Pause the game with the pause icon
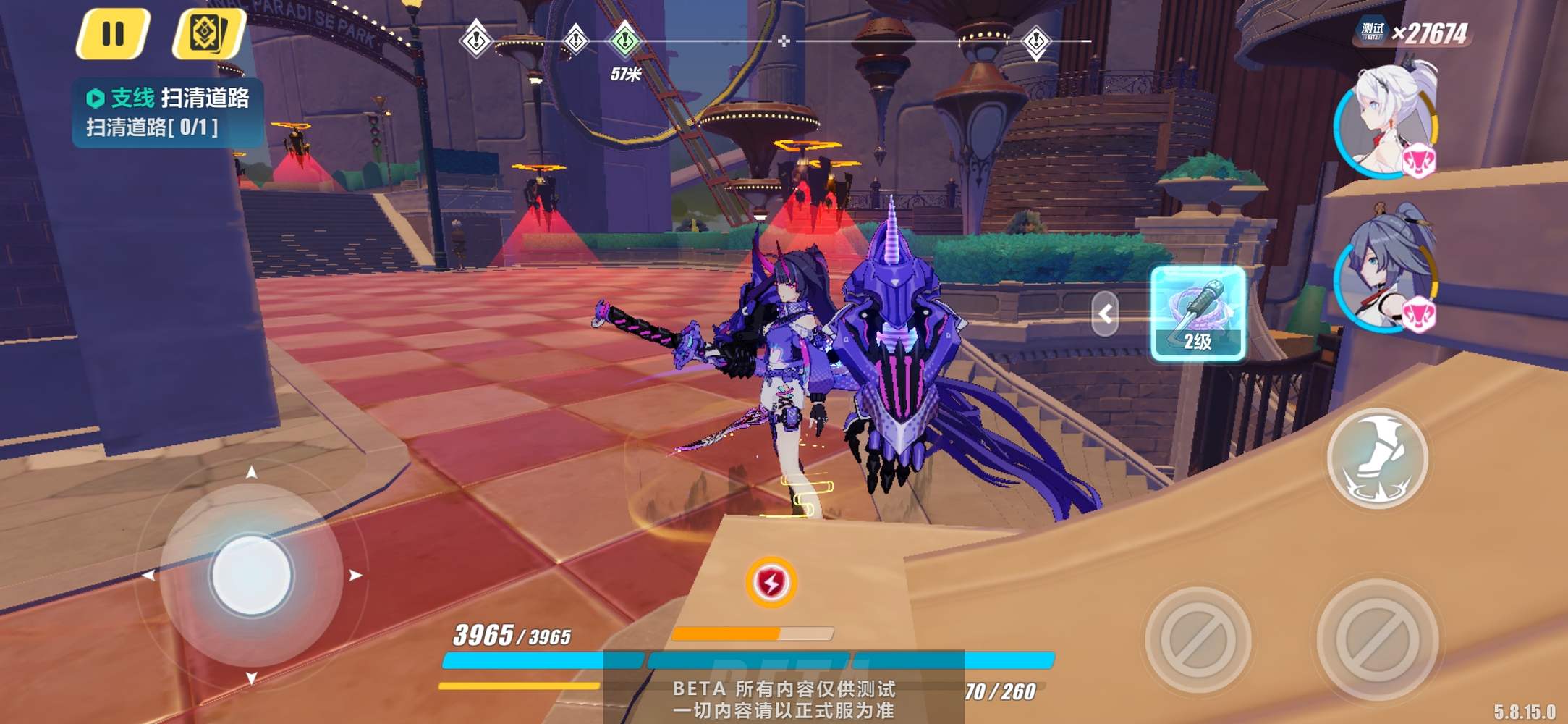Viewport: 1568px width, 724px height. pyautogui.click(x=113, y=33)
